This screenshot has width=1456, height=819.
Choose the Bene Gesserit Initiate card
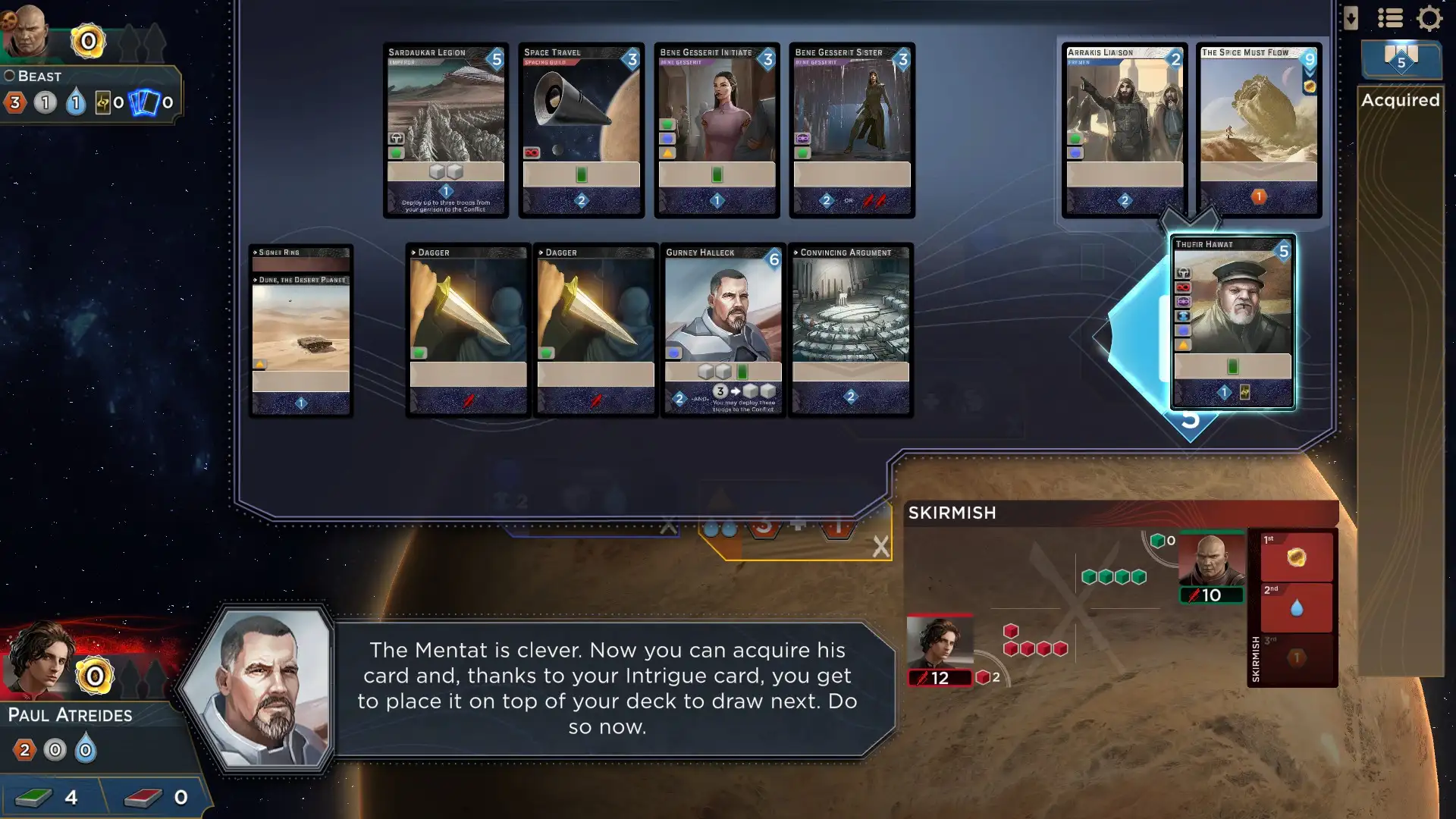pos(717,130)
